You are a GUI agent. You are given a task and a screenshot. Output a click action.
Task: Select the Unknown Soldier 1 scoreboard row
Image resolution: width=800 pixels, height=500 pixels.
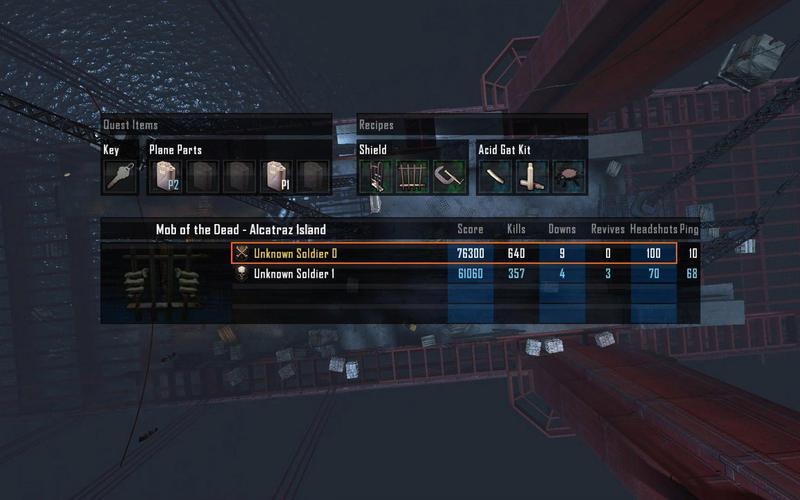[x=453, y=274]
